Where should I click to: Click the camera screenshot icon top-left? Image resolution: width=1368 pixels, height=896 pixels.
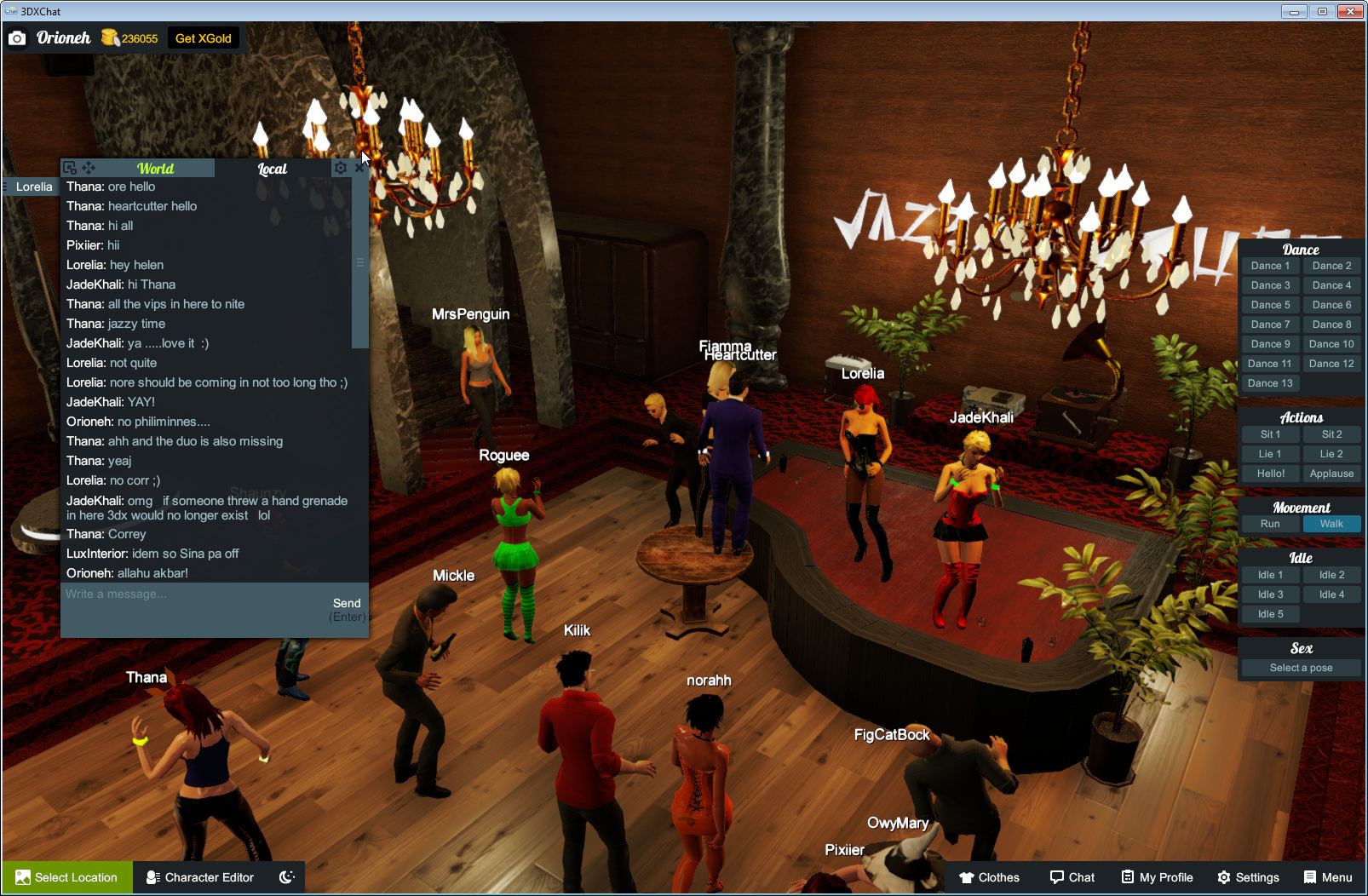click(17, 38)
